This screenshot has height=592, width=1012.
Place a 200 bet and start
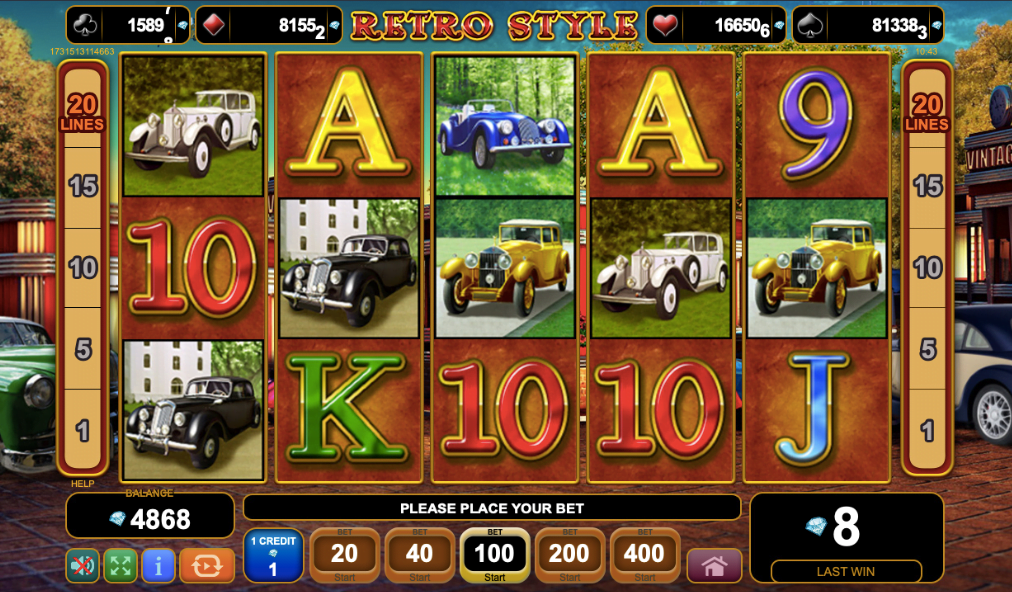(x=569, y=555)
